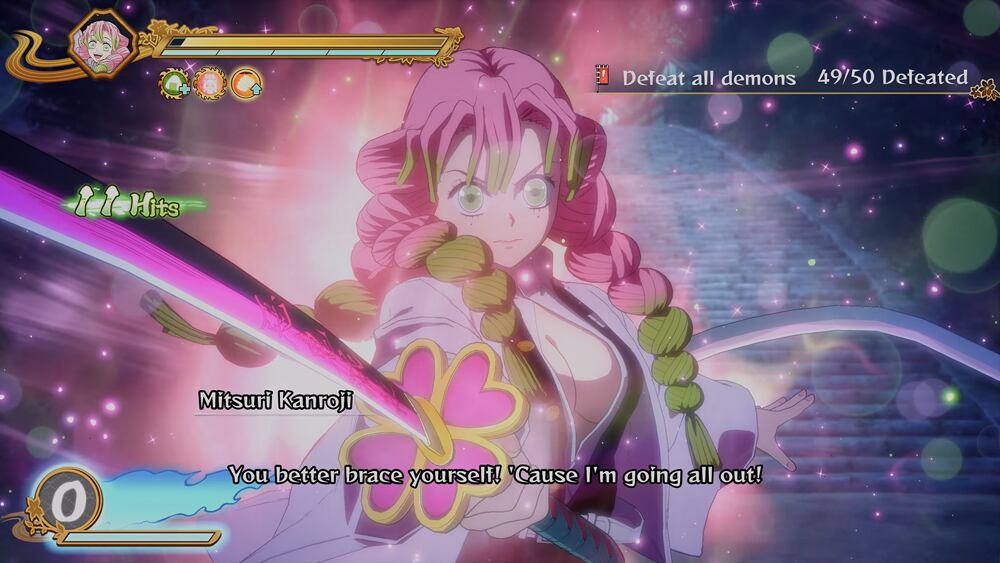Select the pink flame-ringed buff icon
The height and width of the screenshot is (563, 1000).
coord(211,84)
